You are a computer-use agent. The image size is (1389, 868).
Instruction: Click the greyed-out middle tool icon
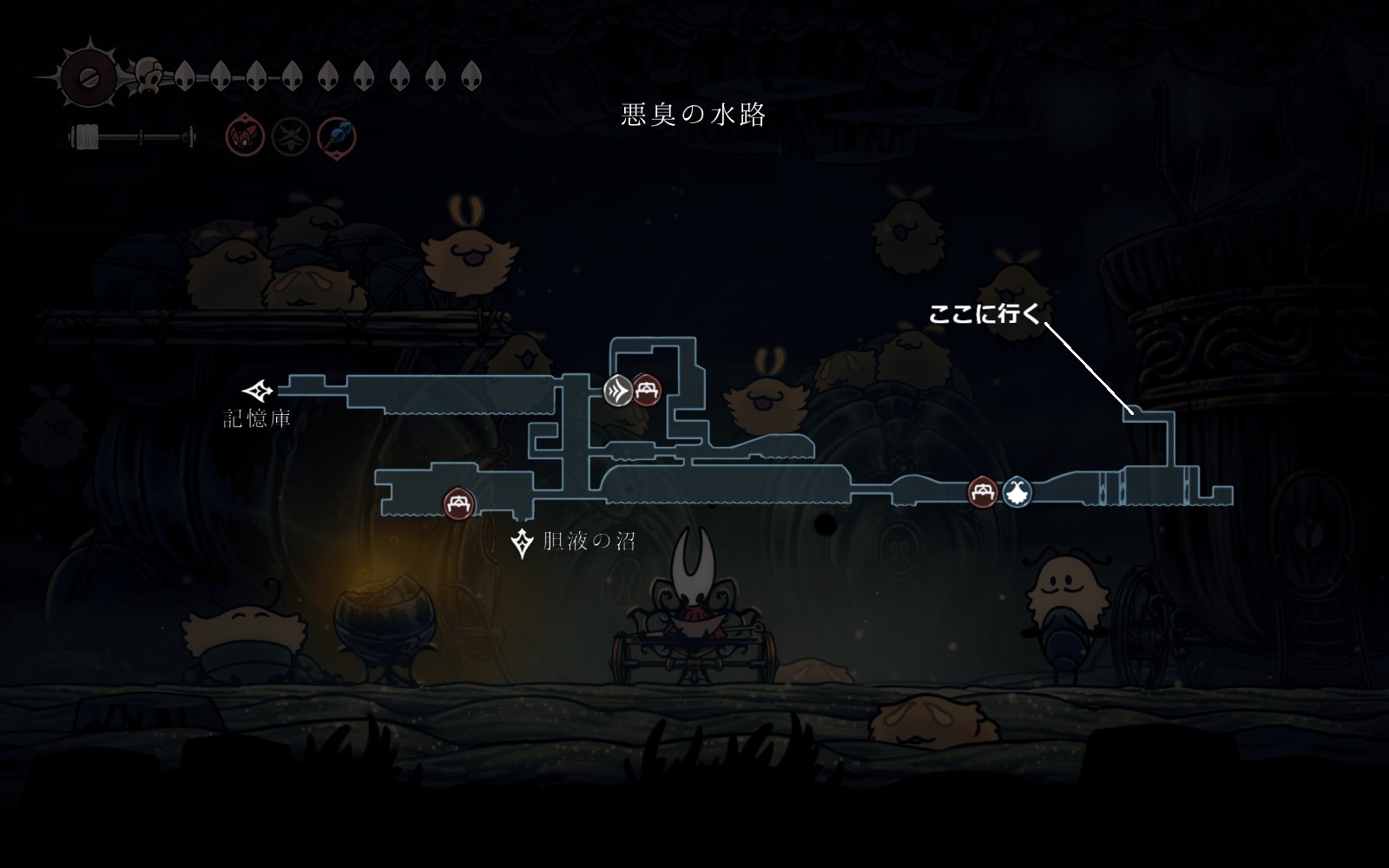[x=291, y=137]
